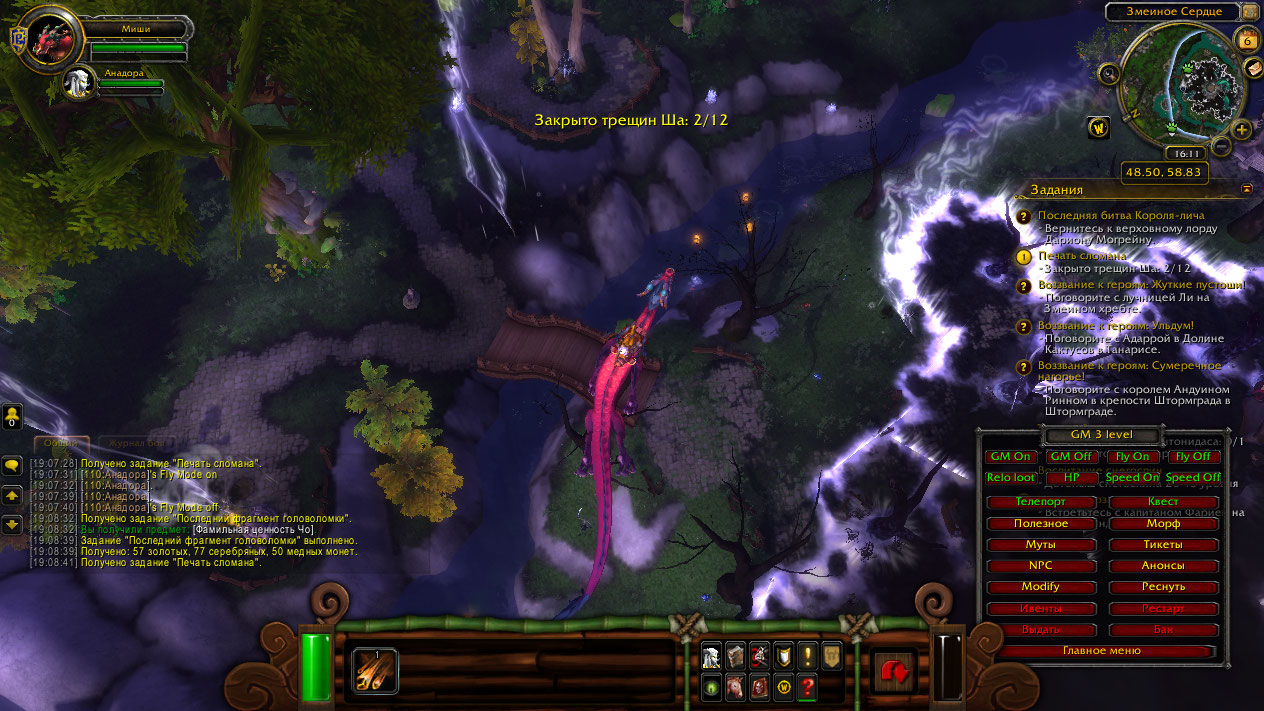
Task: Toggle the minimap tracking magnifier icon
Action: (1108, 73)
